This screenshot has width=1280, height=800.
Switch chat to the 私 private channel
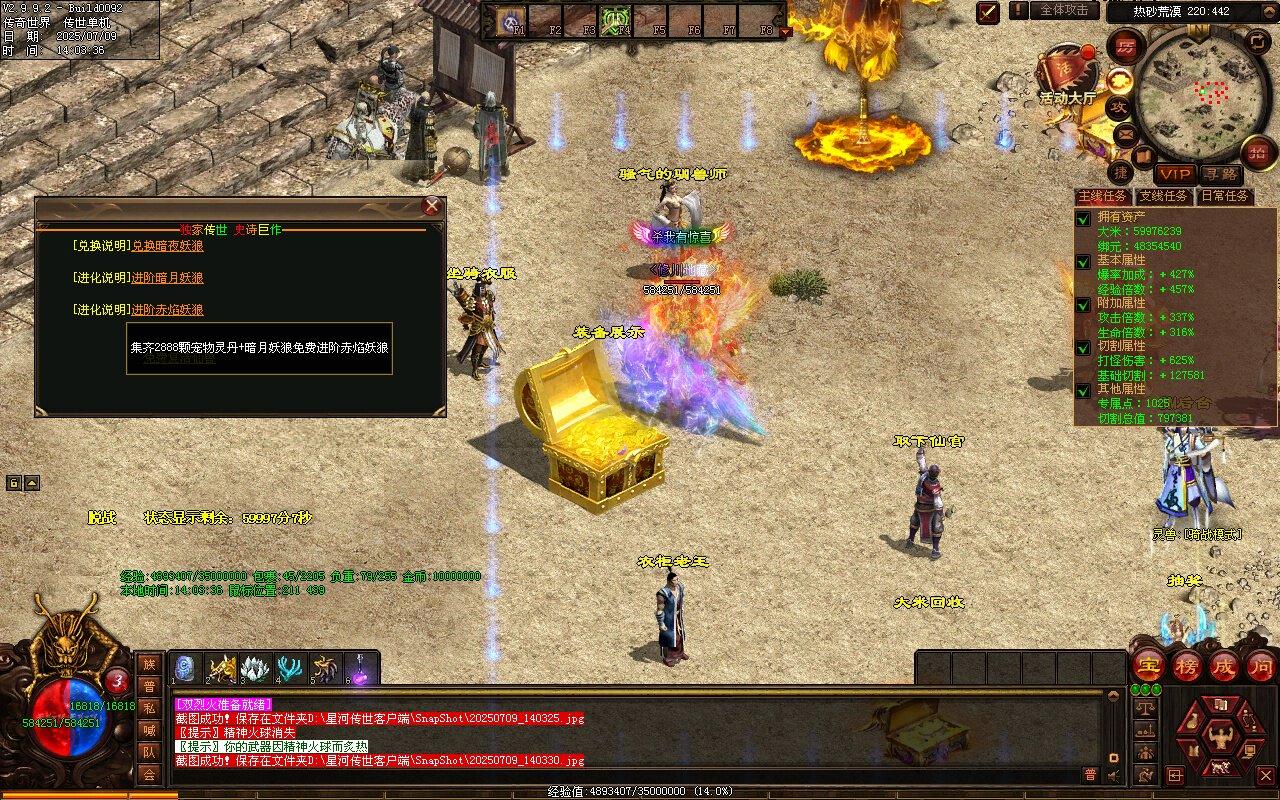click(149, 708)
